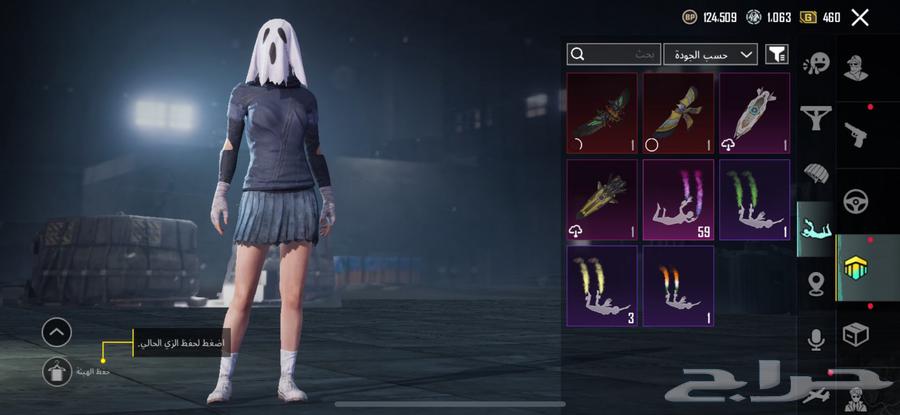
Task: Open the filter options button
Action: coord(776,54)
